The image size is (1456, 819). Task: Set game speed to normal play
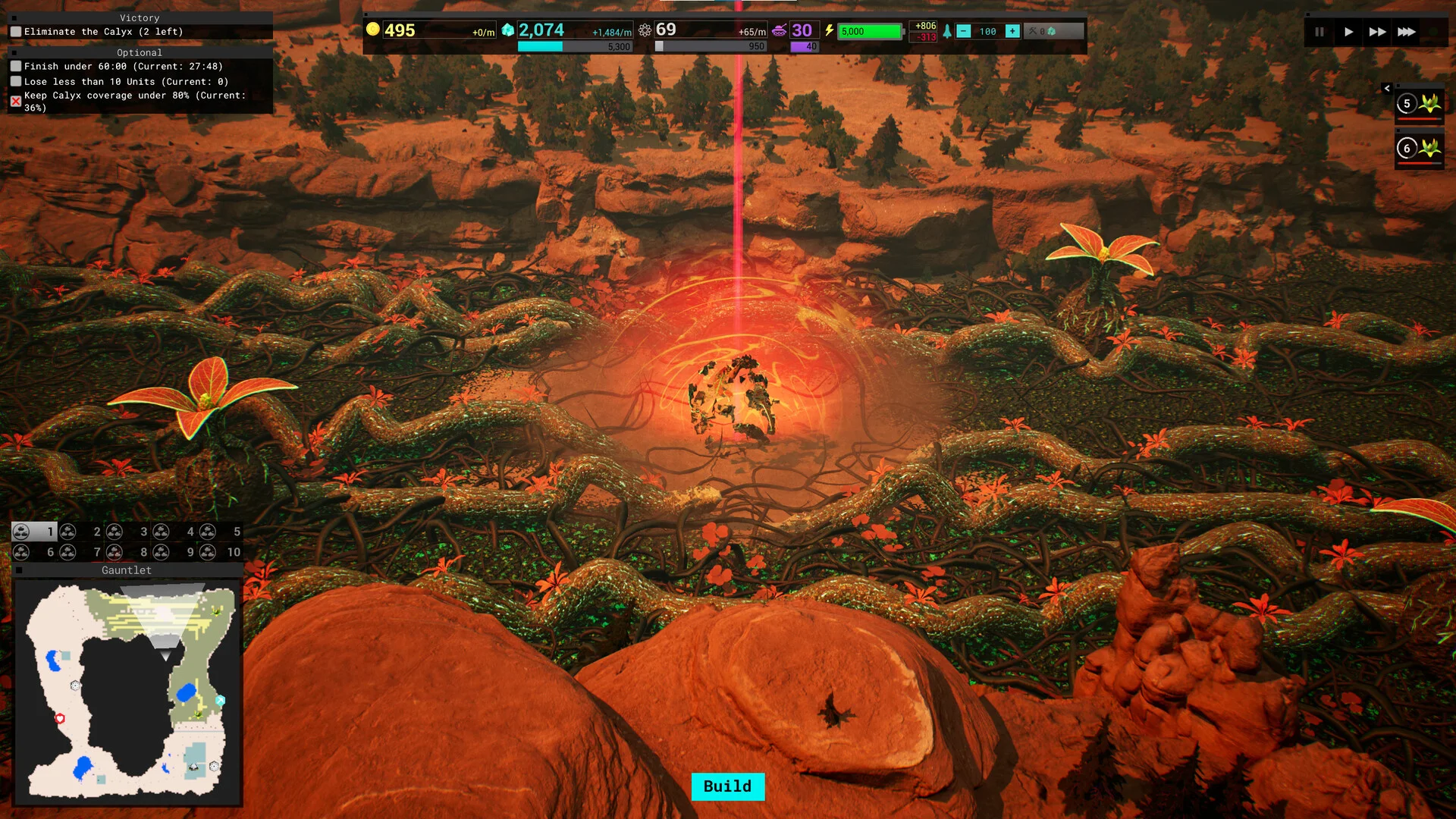(x=1348, y=32)
